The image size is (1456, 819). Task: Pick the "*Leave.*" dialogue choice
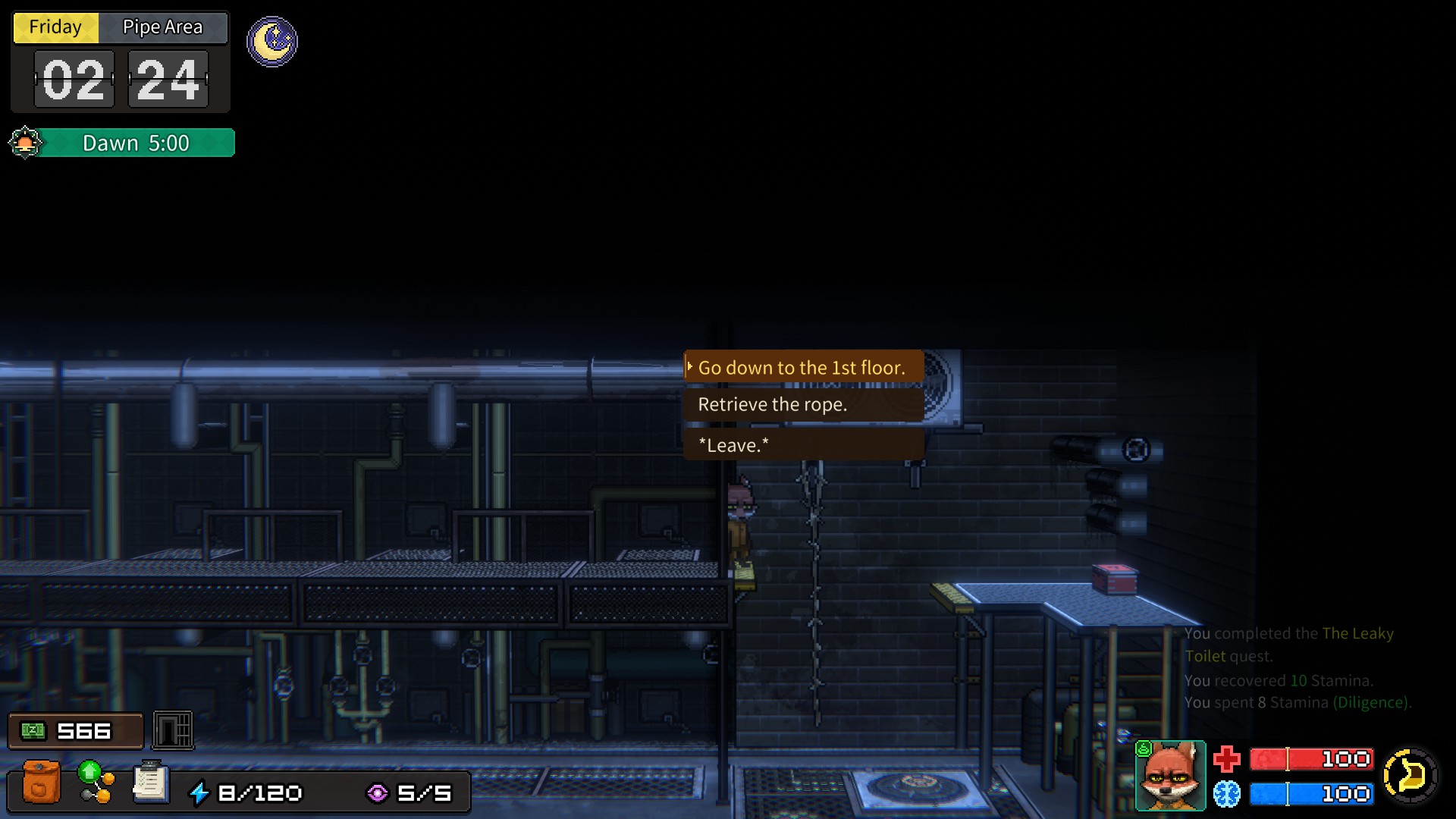[x=803, y=445]
